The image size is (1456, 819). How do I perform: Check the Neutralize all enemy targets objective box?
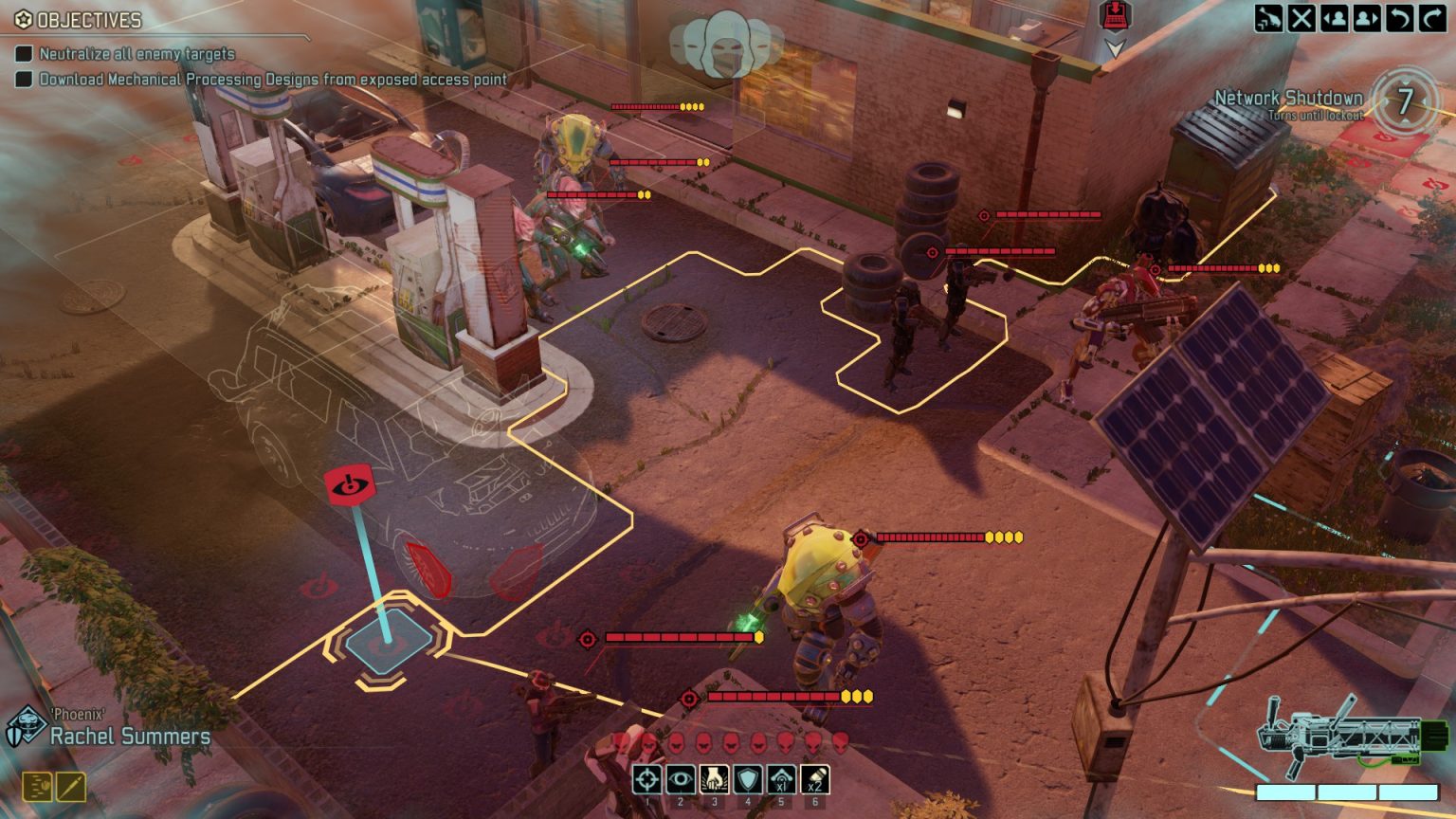(23, 55)
